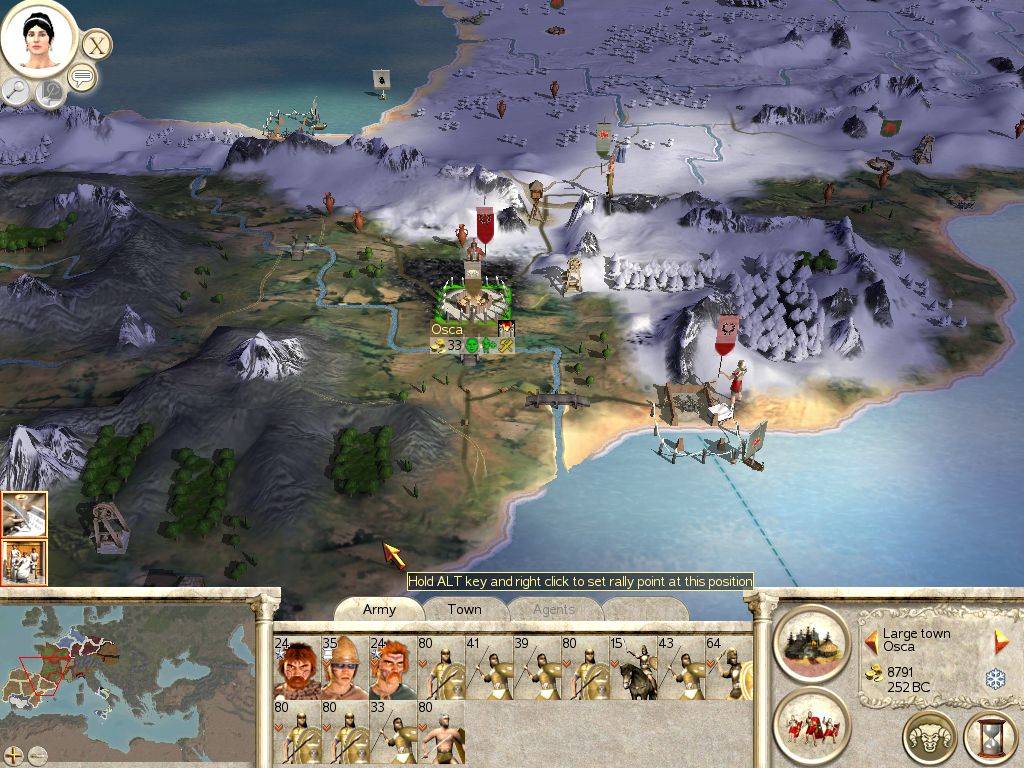This screenshot has width=1024, height=768.
Task: Open the faction overview ram-head button
Action: pyautogui.click(x=930, y=738)
